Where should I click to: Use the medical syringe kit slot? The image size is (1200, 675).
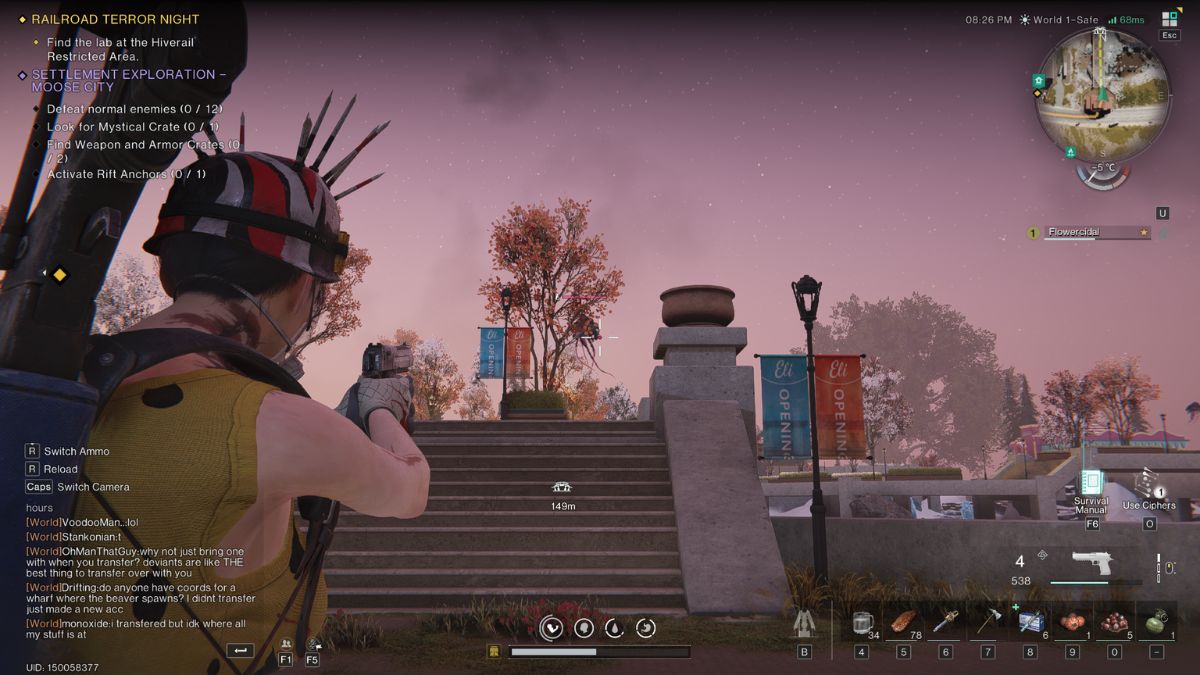1030,624
